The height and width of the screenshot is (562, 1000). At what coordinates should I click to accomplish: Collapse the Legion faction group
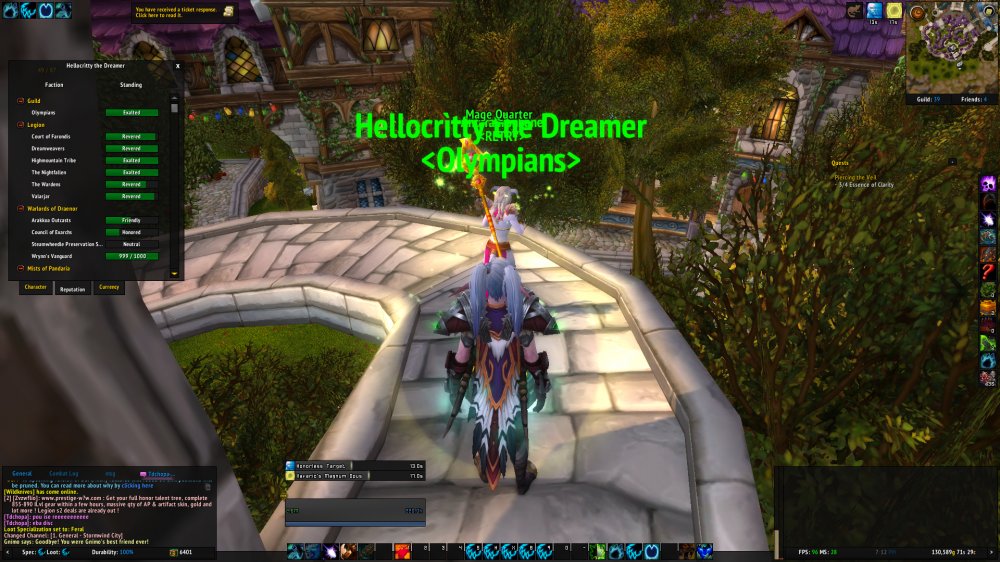coord(20,124)
